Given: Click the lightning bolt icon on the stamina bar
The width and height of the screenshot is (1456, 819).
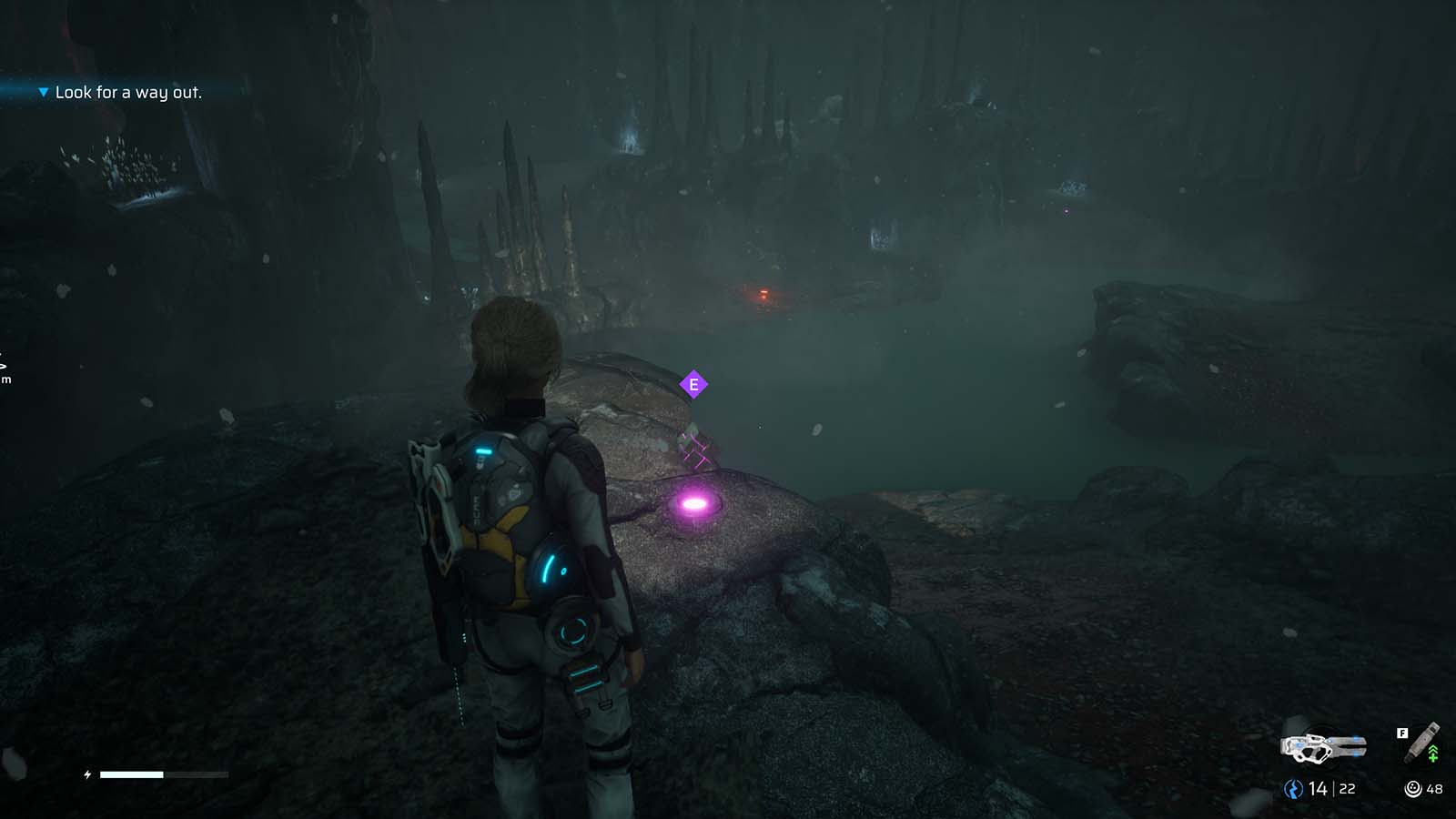Looking at the screenshot, I should pos(86,774).
